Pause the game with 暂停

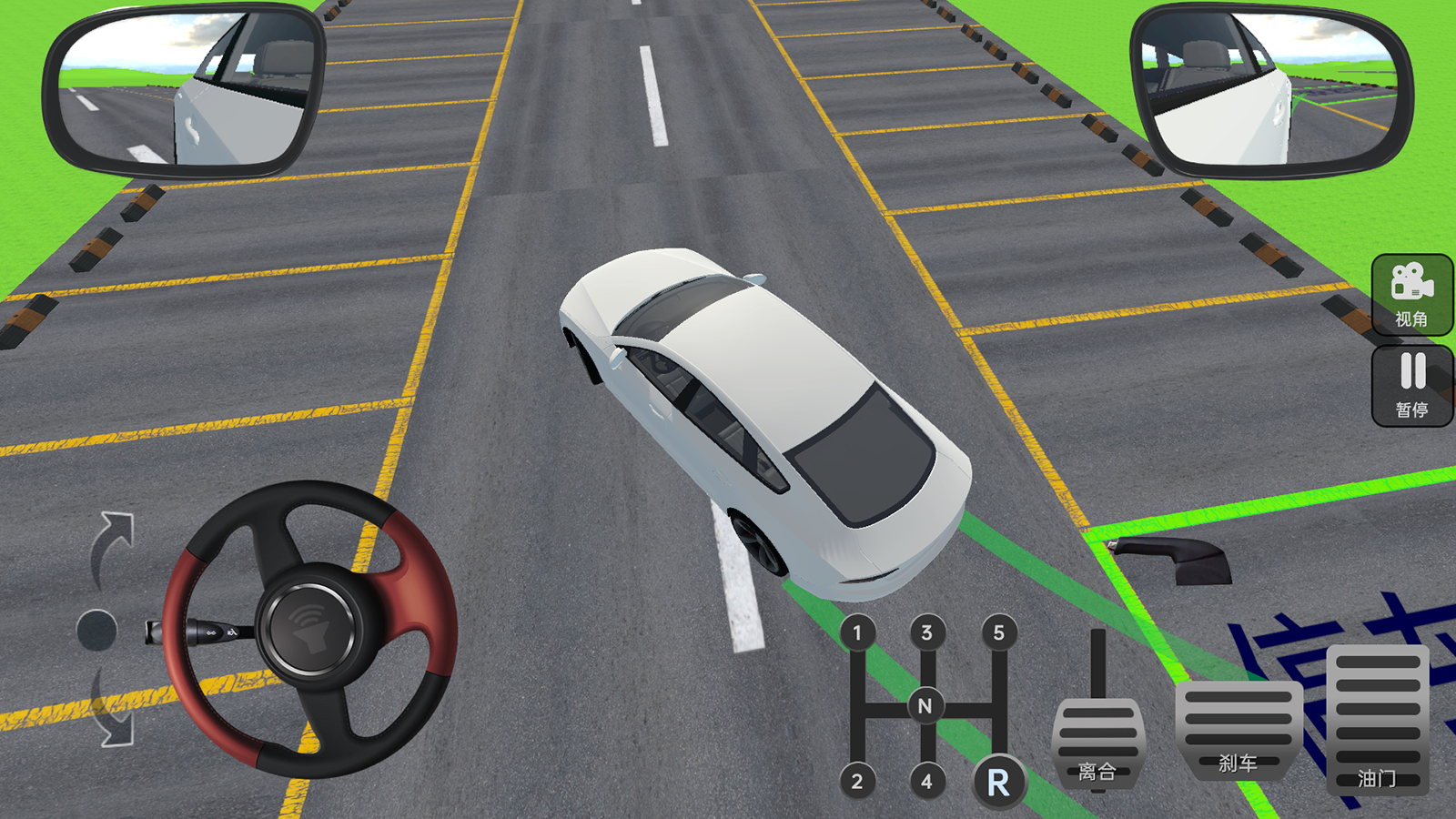pos(1411,385)
